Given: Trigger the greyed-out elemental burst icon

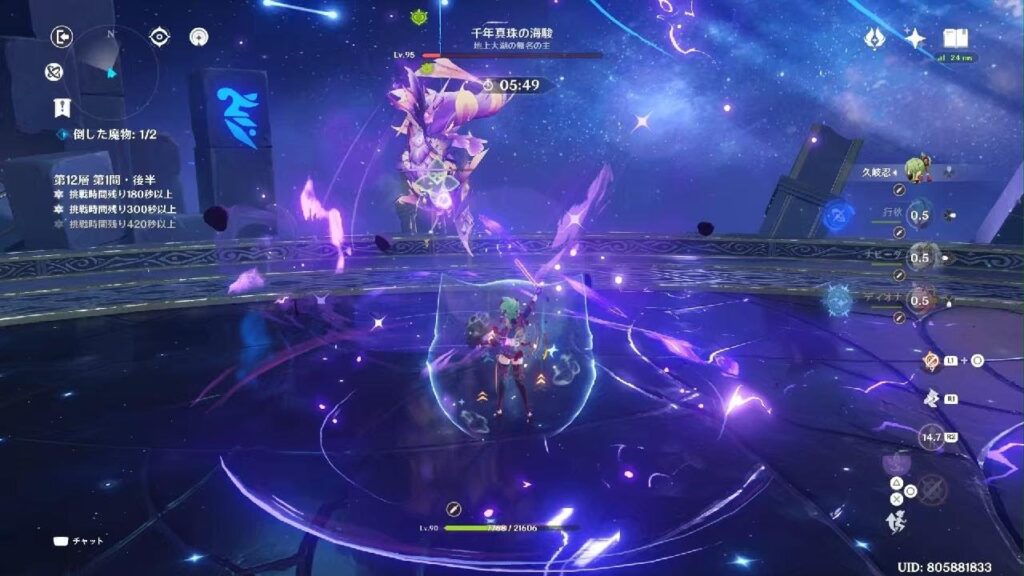Looking at the screenshot, I should [x=932, y=490].
